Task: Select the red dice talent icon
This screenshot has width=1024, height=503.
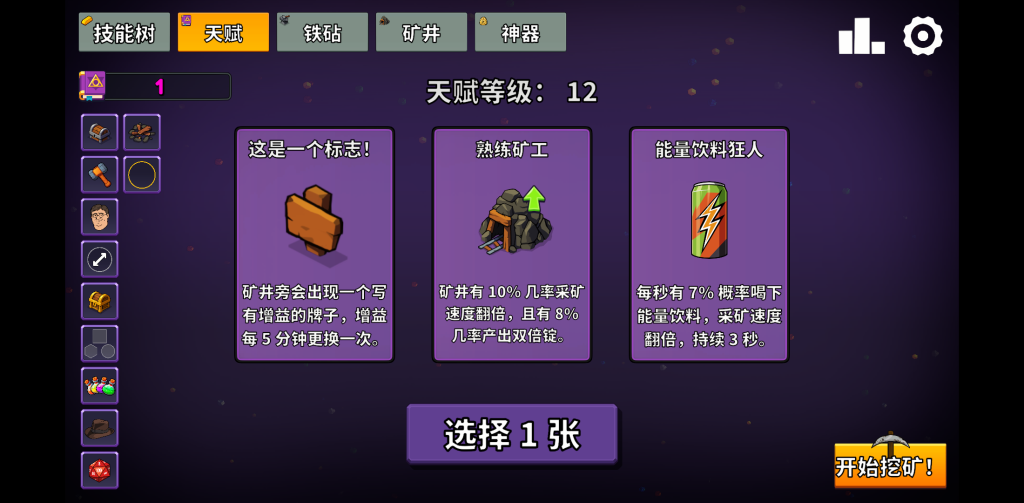Action: tap(100, 470)
